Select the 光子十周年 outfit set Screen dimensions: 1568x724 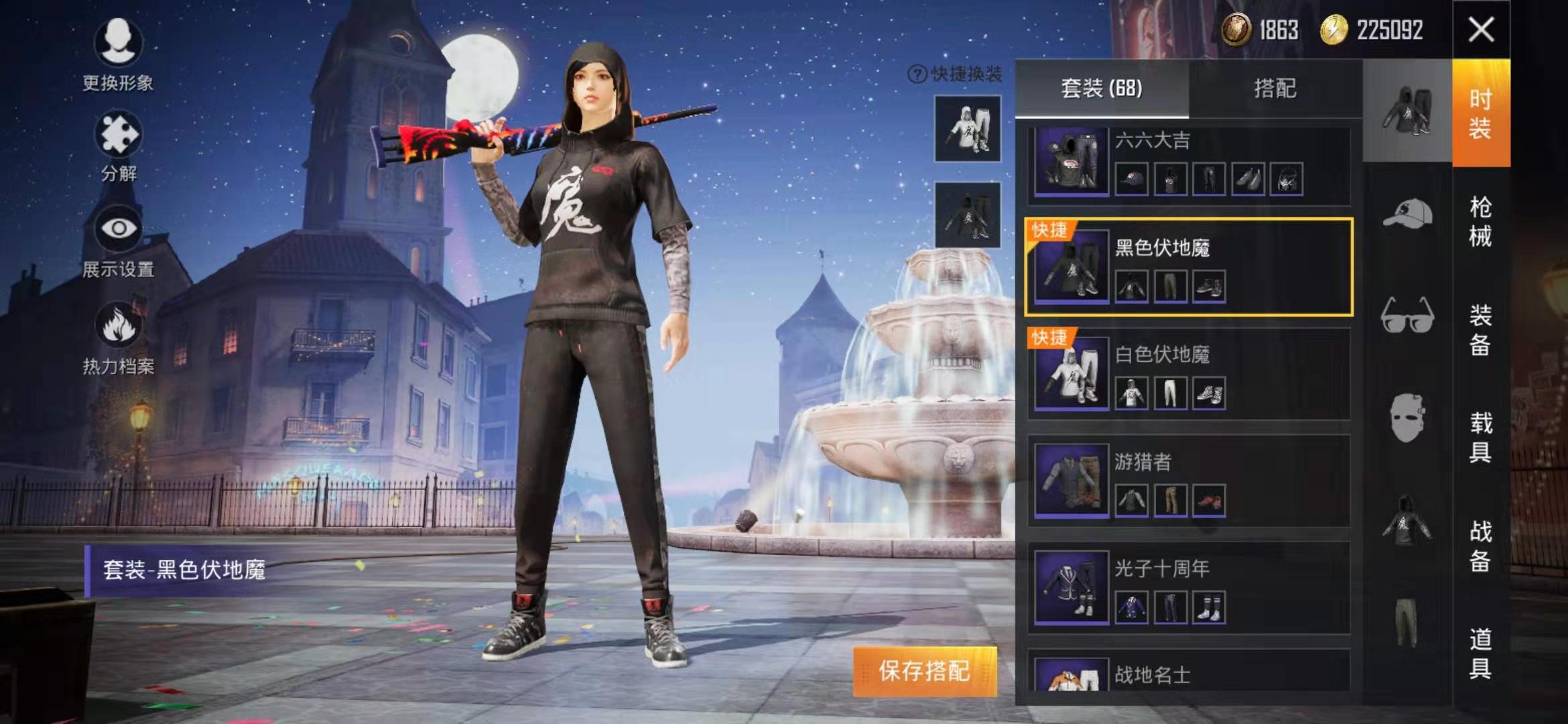pos(1189,589)
